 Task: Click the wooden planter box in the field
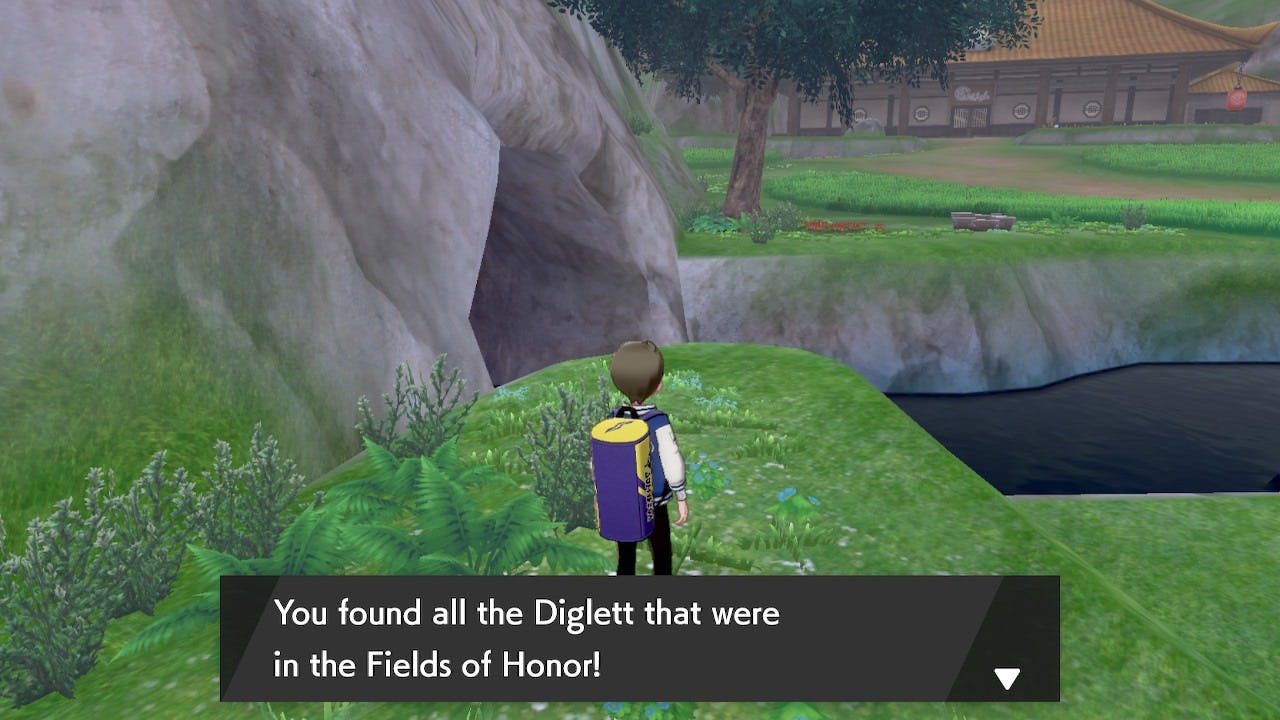click(983, 220)
